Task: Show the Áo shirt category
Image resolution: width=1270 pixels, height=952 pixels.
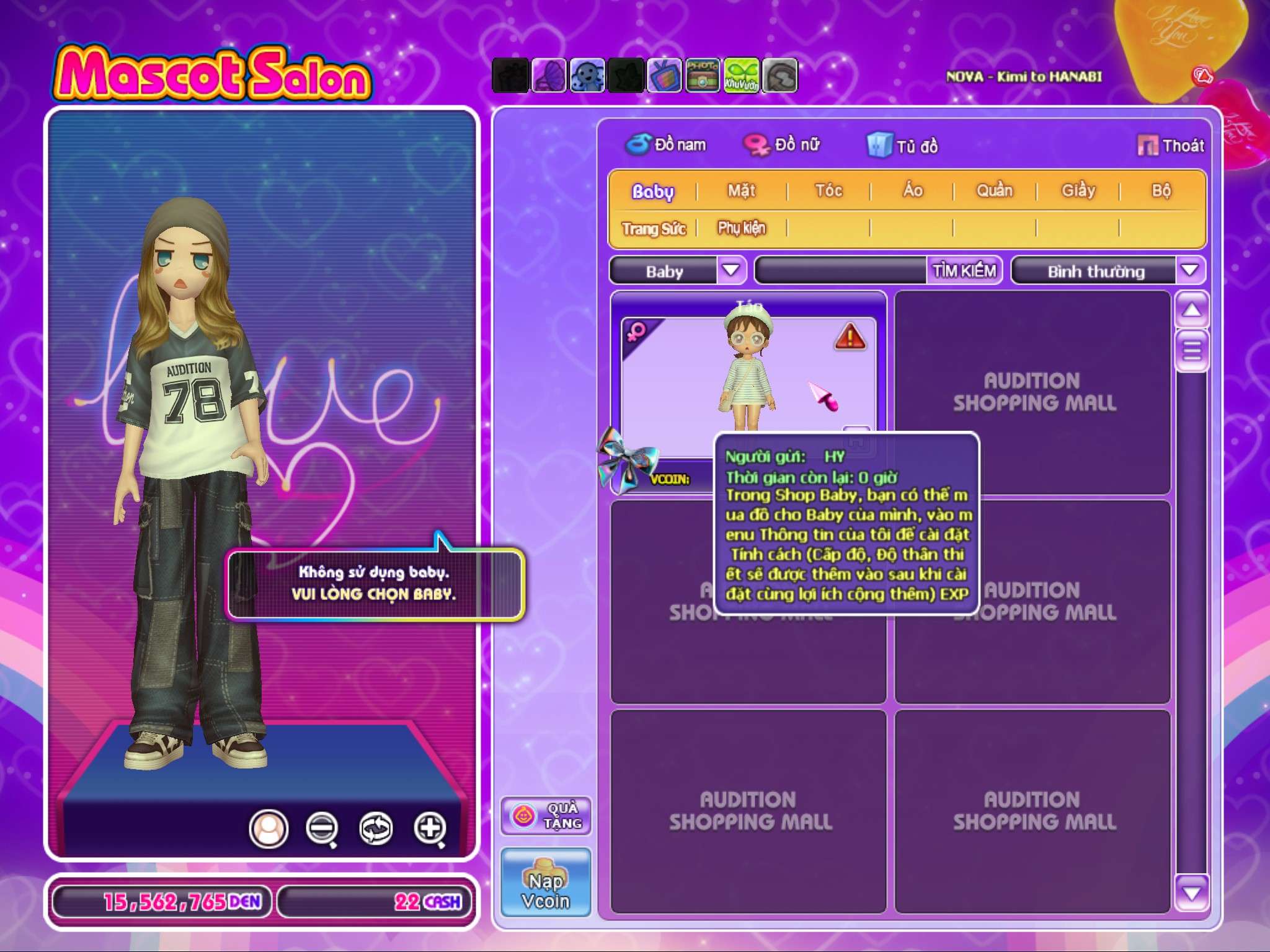Action: pos(913,191)
